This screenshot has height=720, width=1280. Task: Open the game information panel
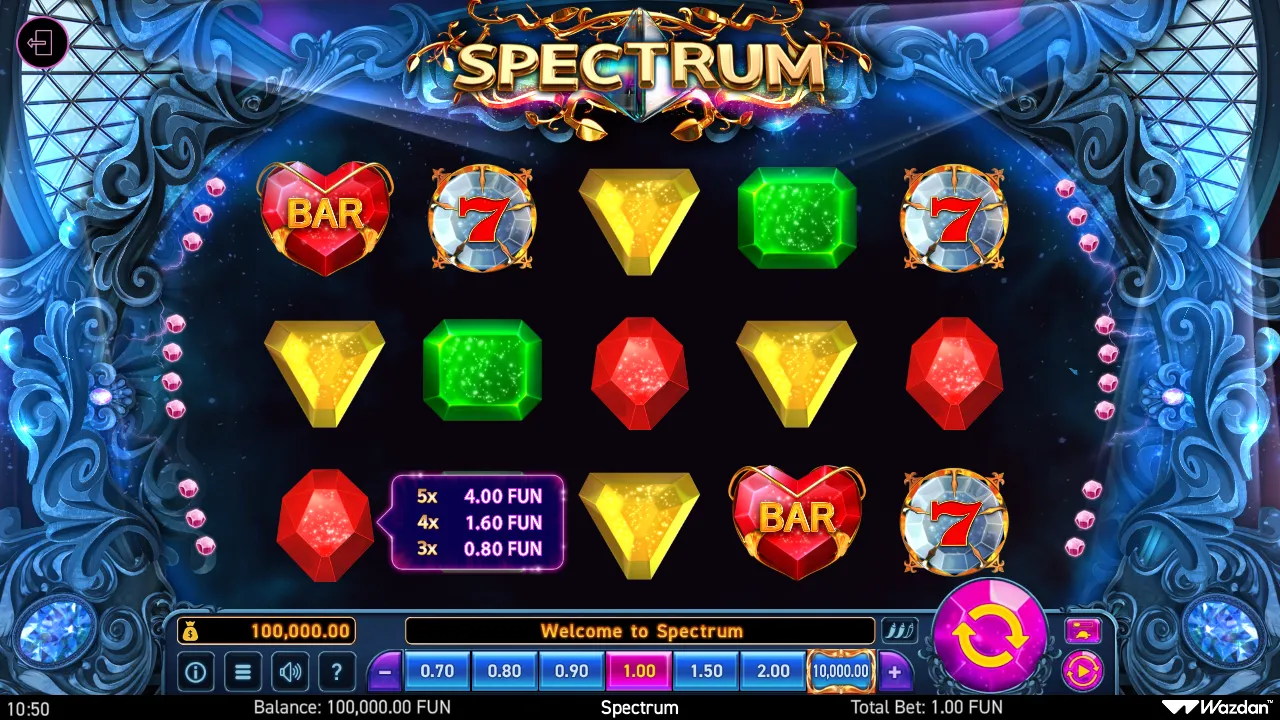click(x=194, y=671)
